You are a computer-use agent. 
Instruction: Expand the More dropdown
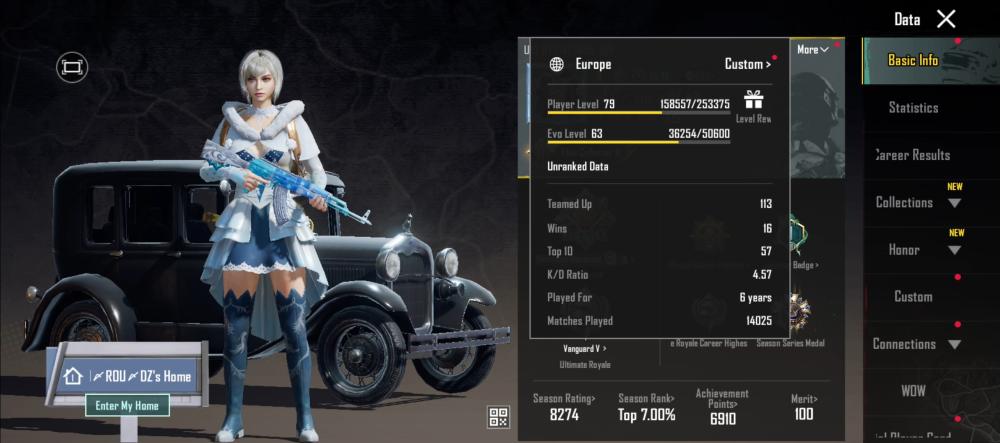tap(812, 49)
